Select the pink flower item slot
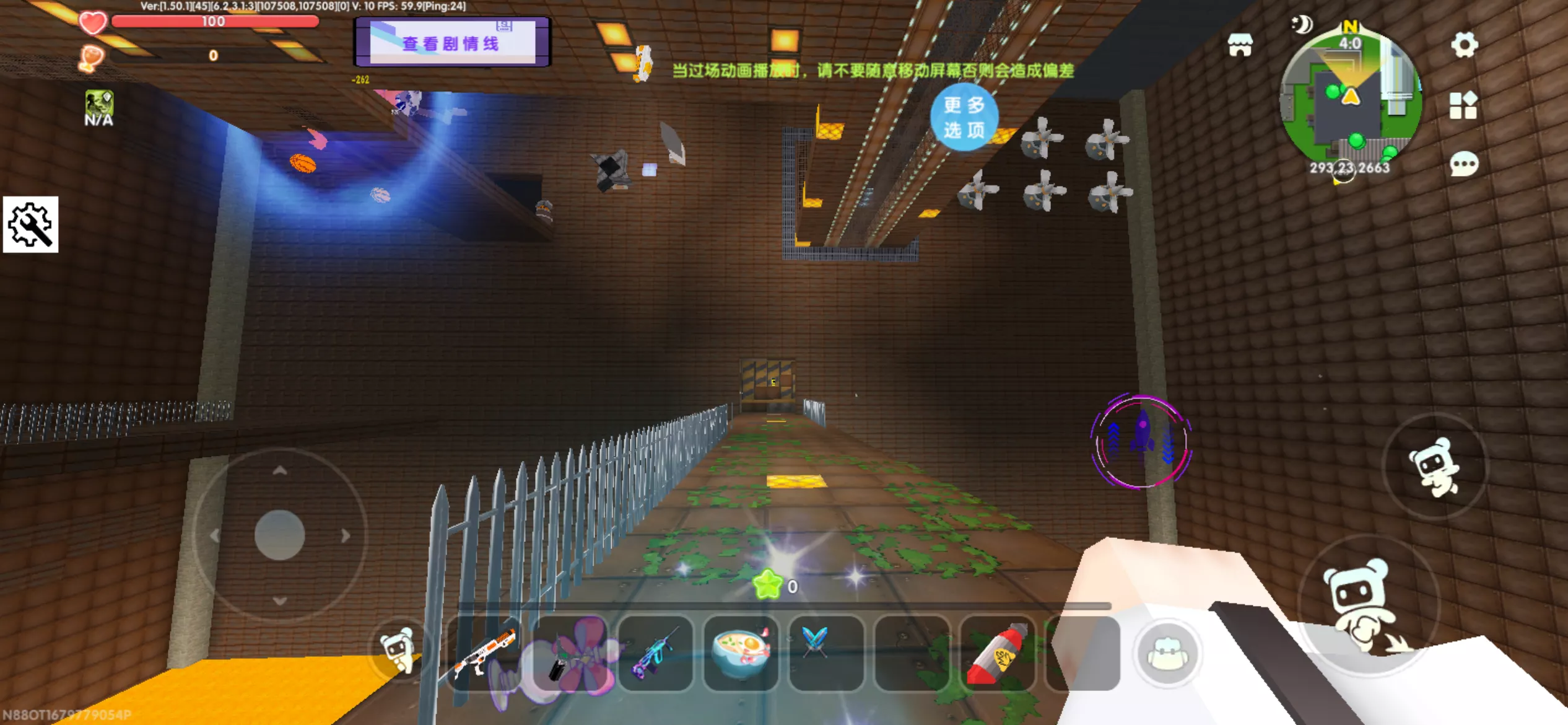 click(571, 654)
